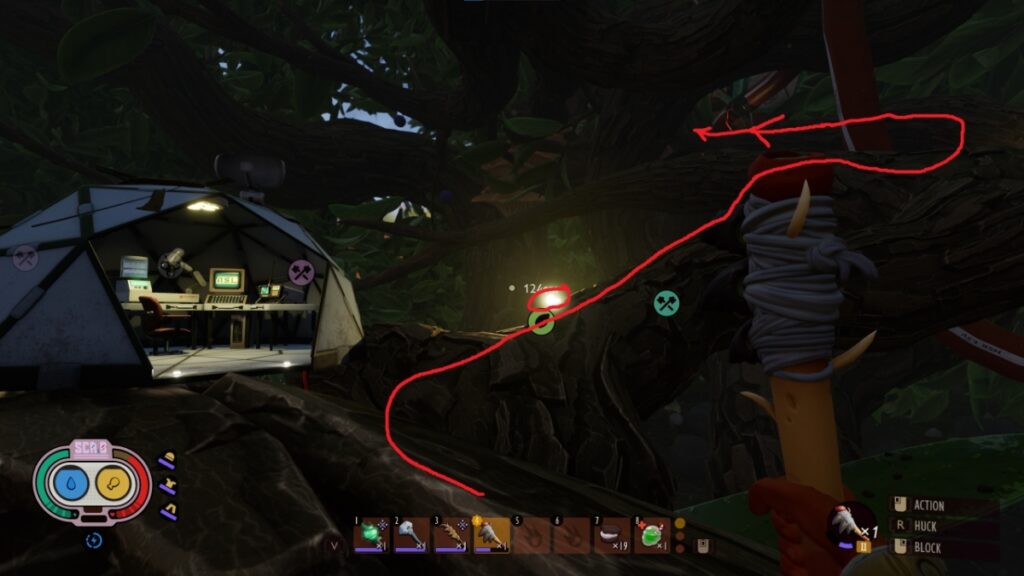Click the green ring waypoint marker

[x=541, y=322]
